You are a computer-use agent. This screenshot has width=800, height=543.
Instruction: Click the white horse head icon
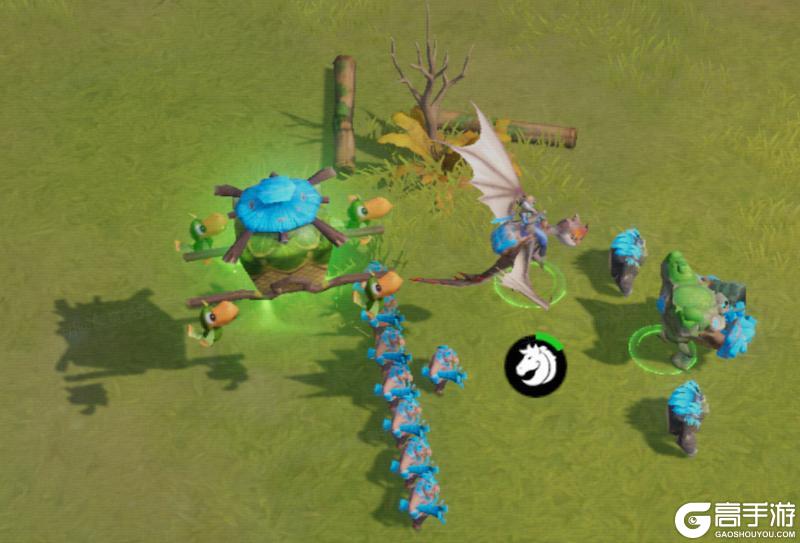tap(535, 365)
